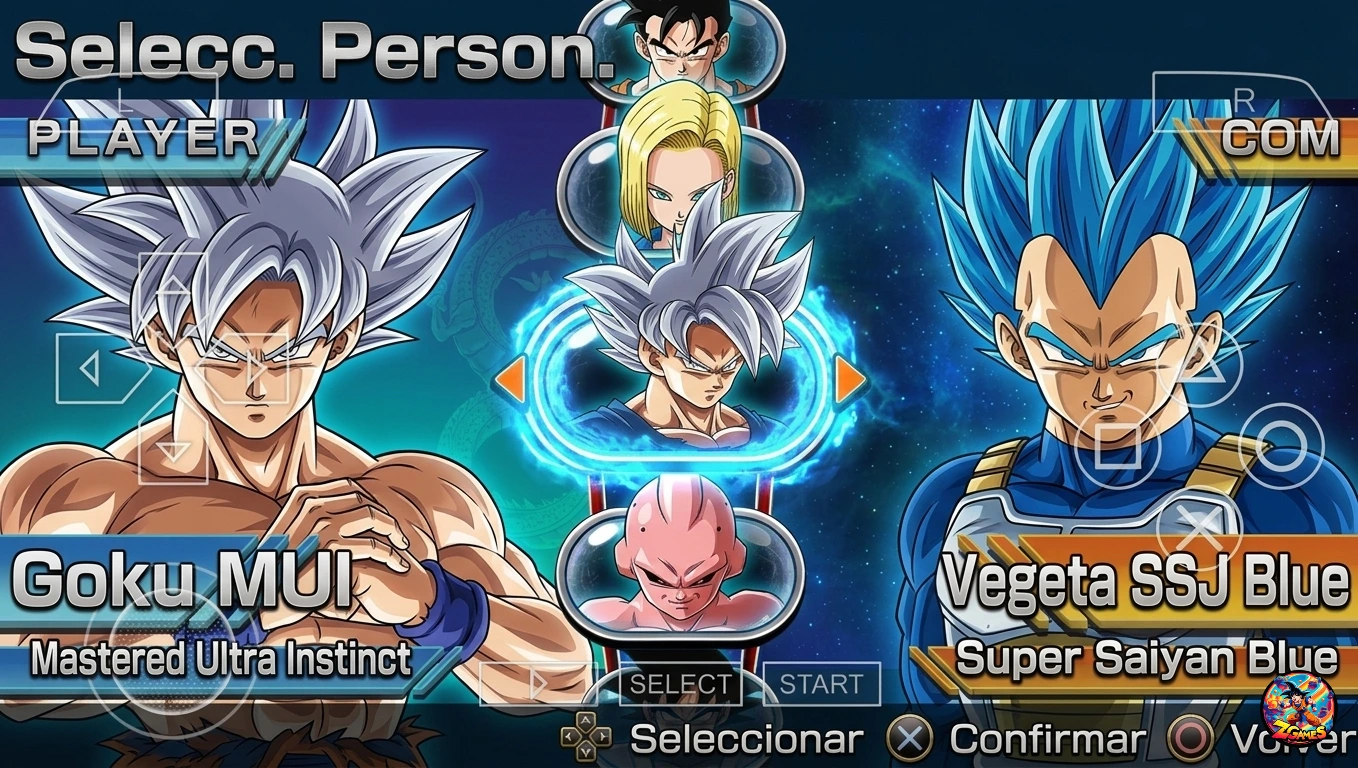Click the orange right arrow beside Goku

(x=850, y=379)
